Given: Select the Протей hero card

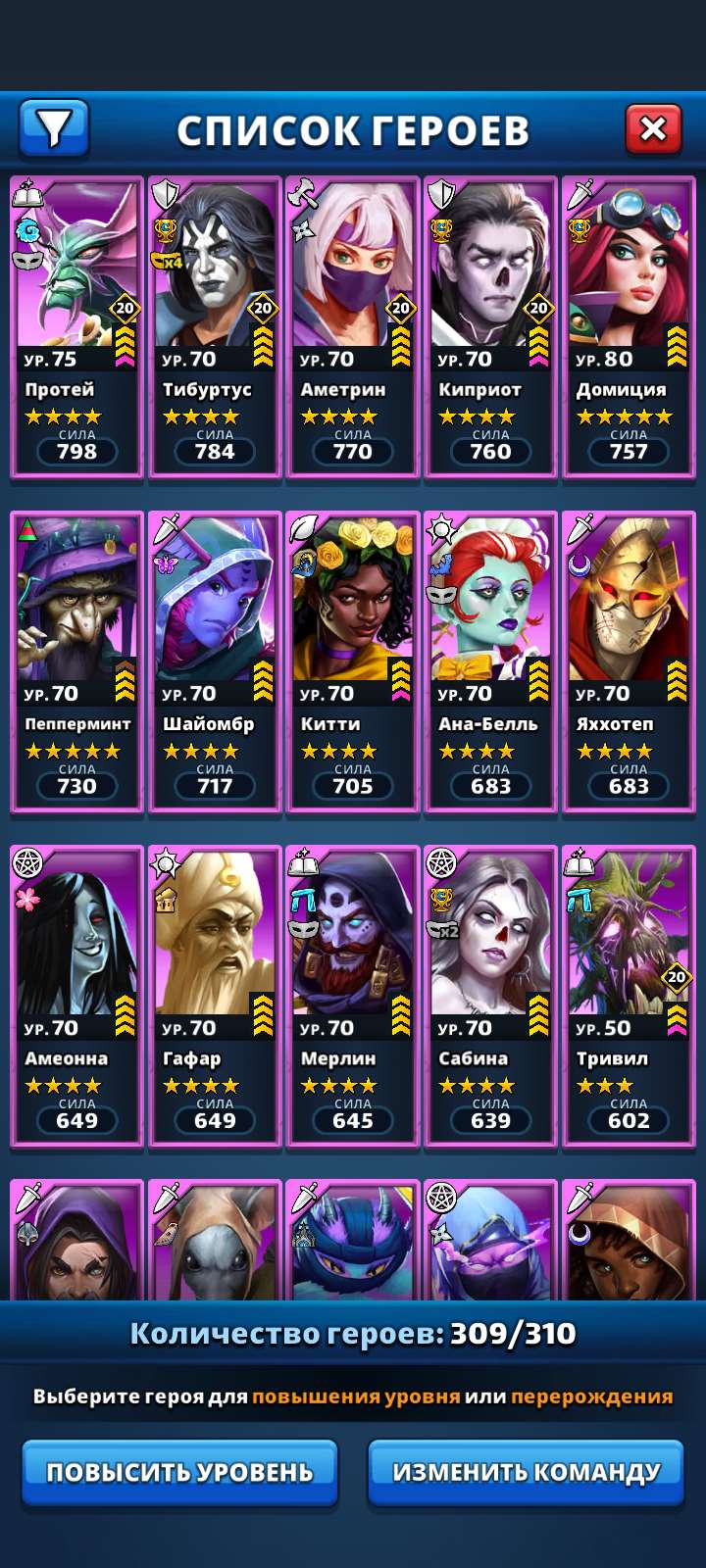Looking at the screenshot, I should [77, 327].
